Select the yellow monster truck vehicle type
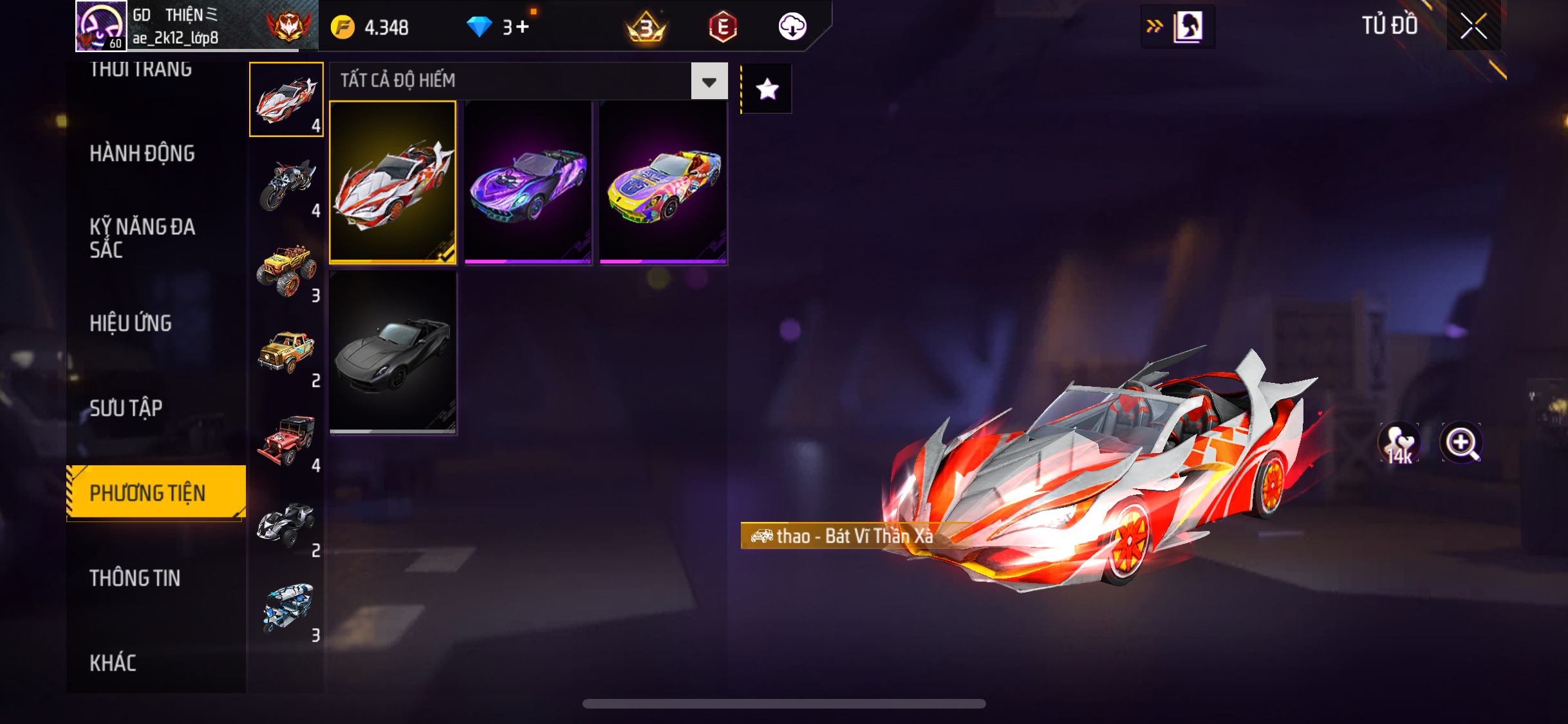The image size is (1568, 724). [x=286, y=270]
